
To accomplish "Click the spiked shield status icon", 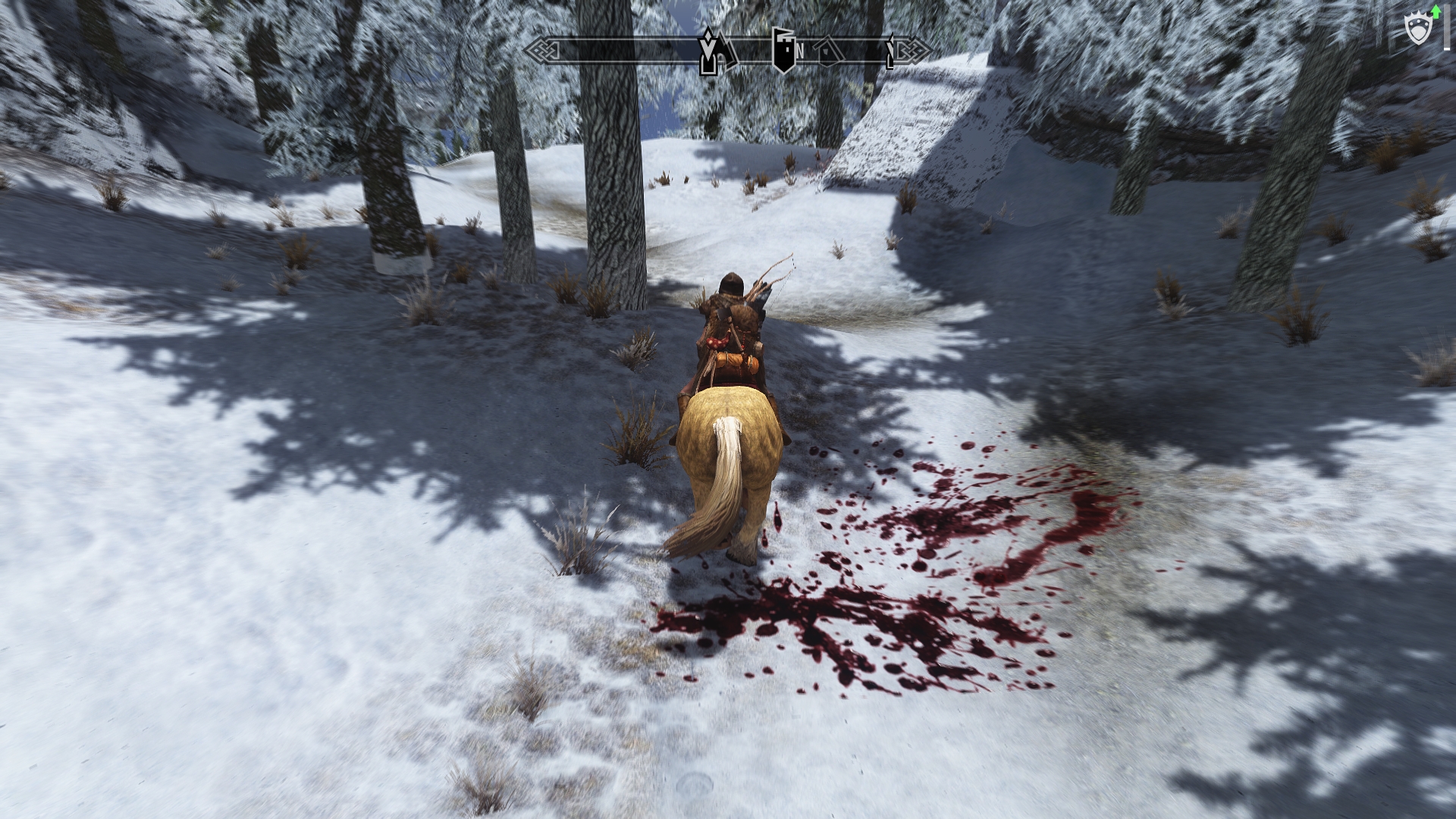I will [1417, 30].
